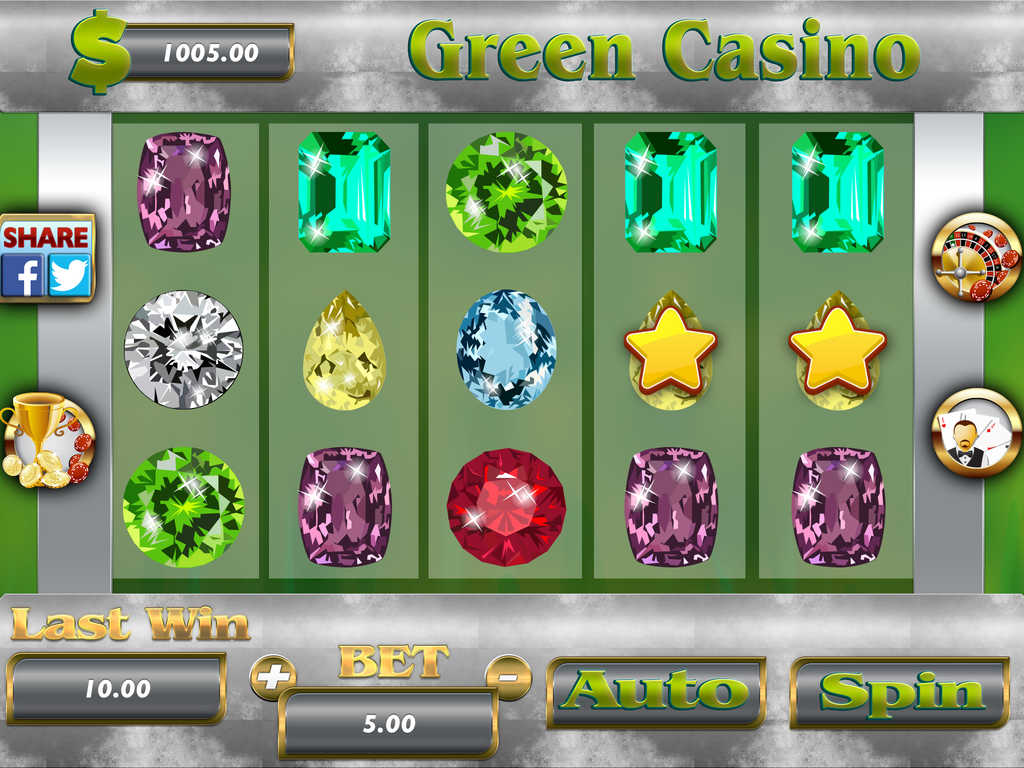Screen dimensions: 1024x768
Task: Activate the Auto spin button
Action: 657,692
